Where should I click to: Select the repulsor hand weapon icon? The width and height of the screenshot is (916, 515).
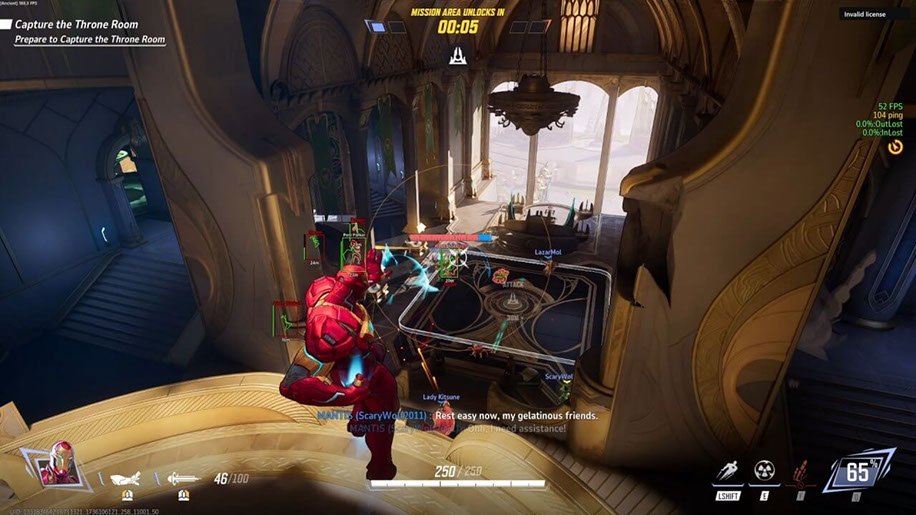[x=126, y=479]
